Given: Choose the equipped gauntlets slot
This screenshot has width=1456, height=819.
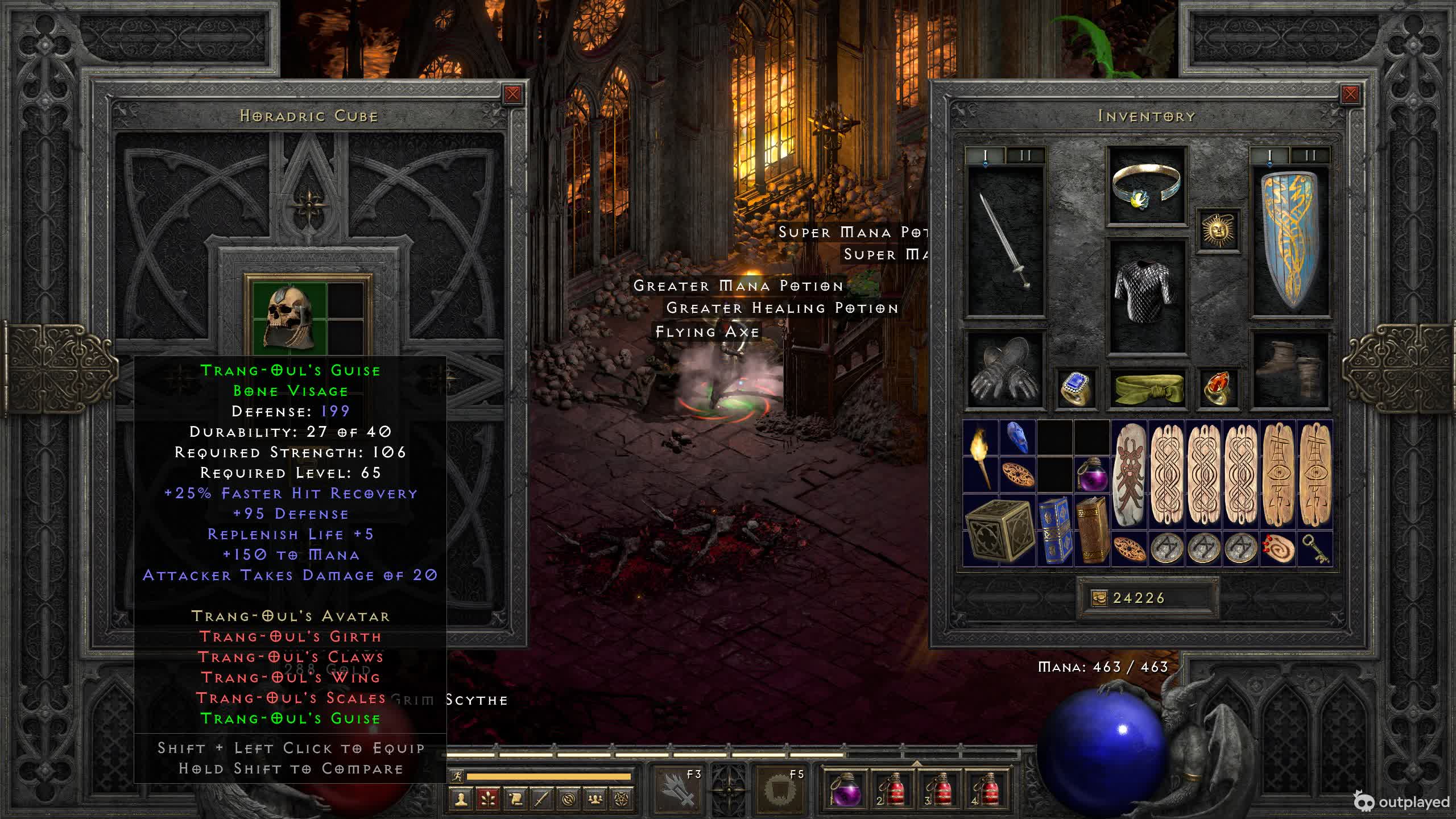Looking at the screenshot, I should point(1006,371).
